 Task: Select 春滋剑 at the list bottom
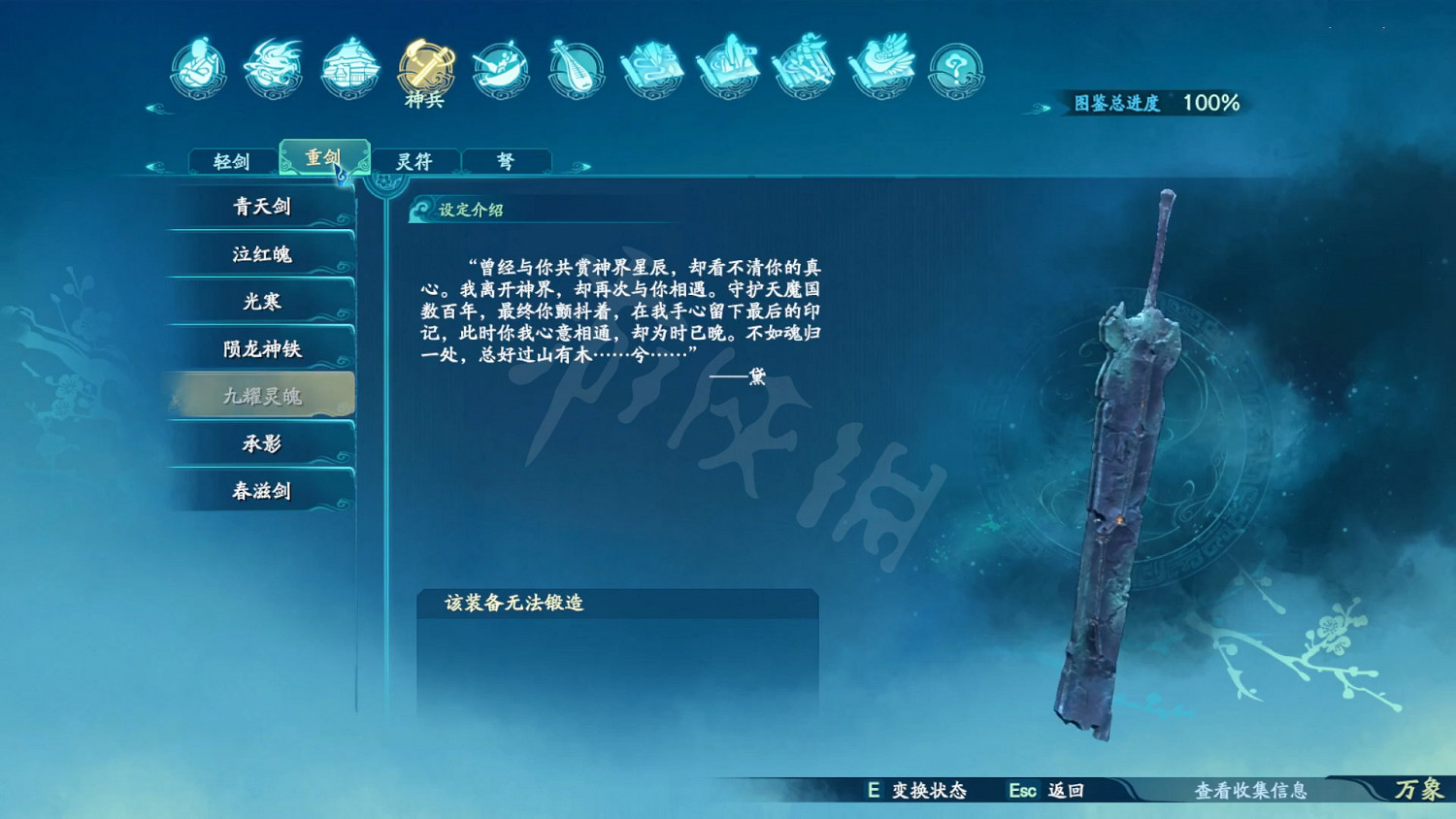tap(260, 490)
